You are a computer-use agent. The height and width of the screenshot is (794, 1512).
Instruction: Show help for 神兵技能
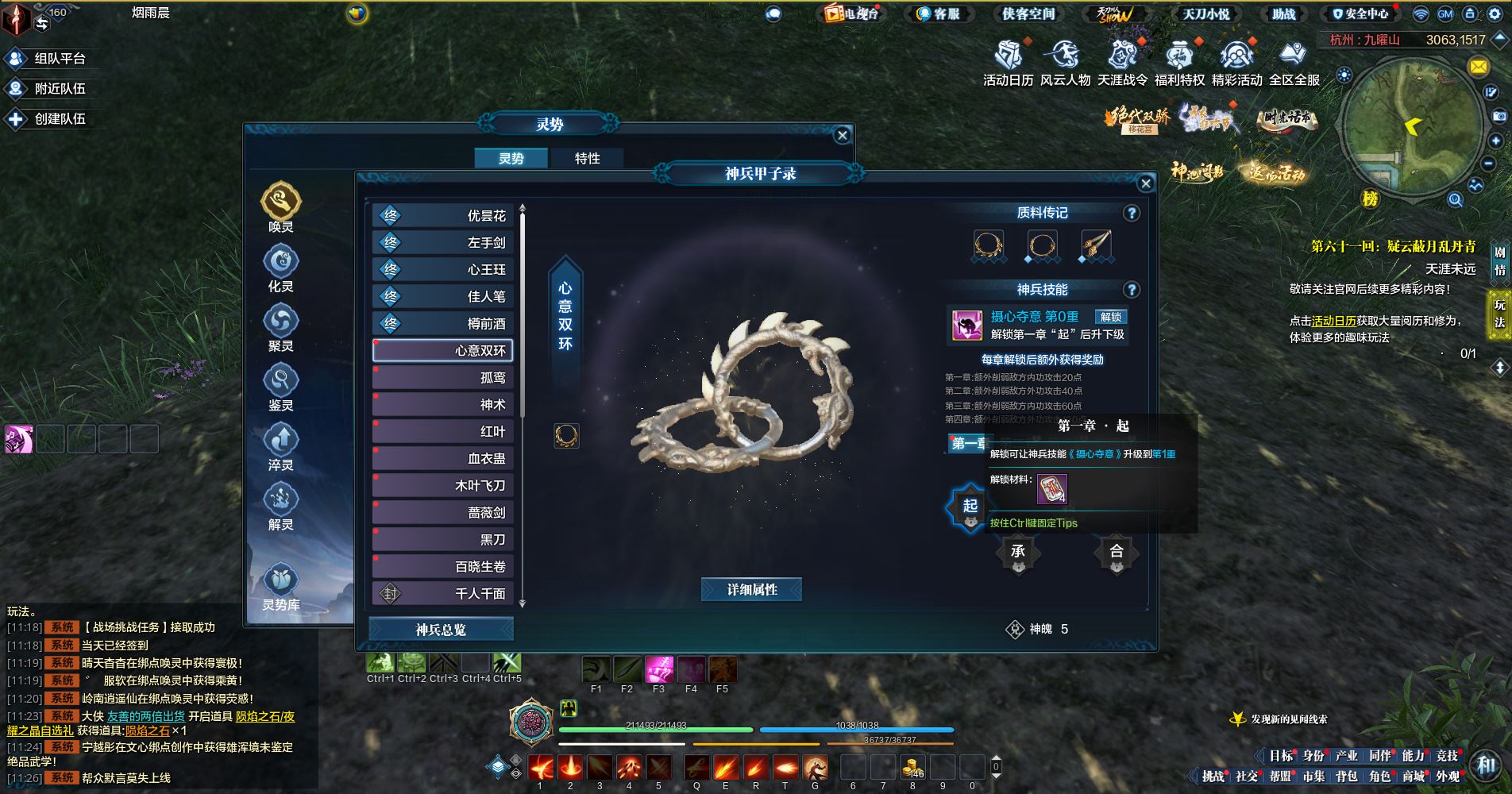point(1132,290)
